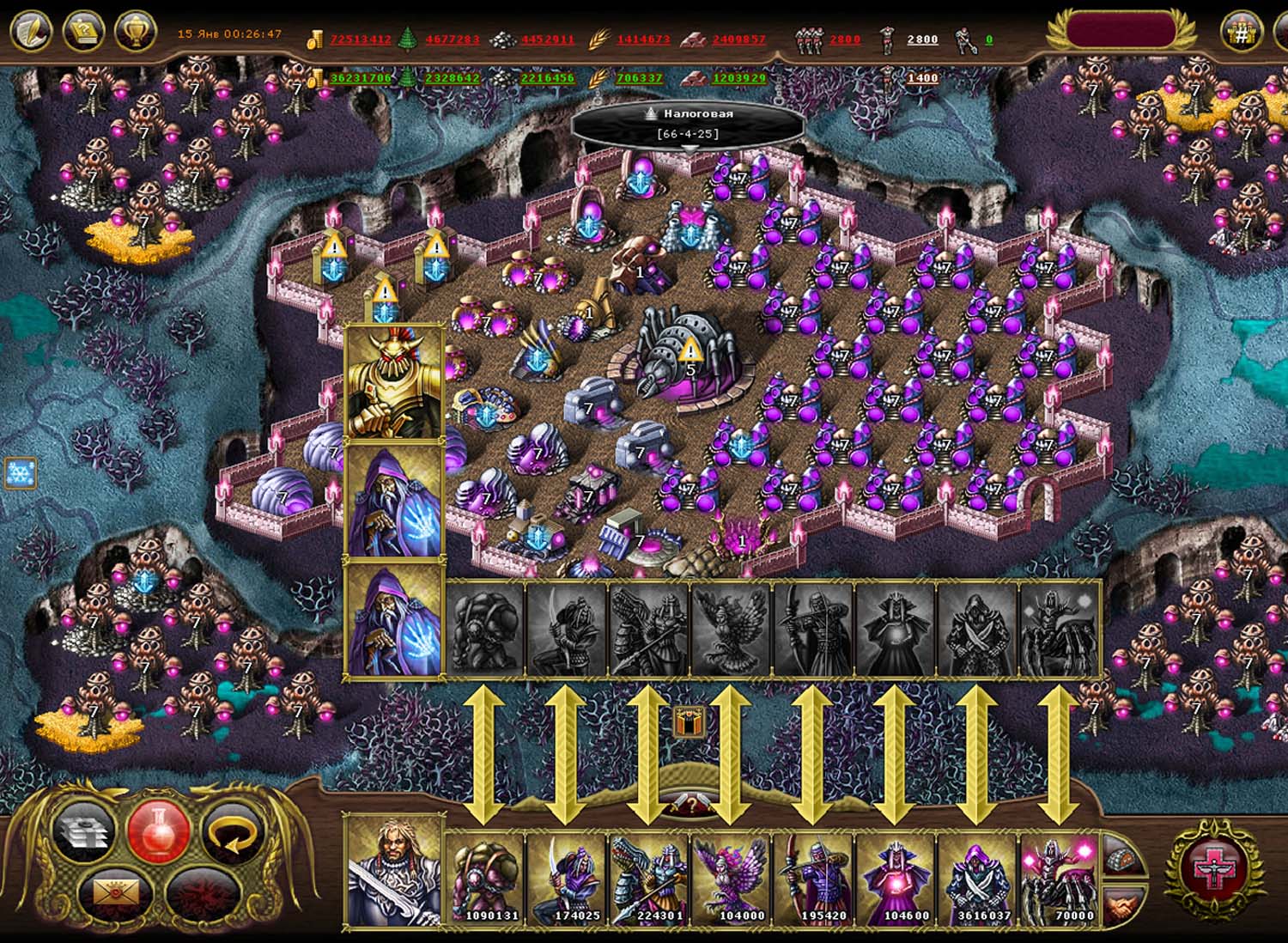The image size is (1288, 943).
Task: Select the Налоговая town name banner
Action: coord(689,123)
